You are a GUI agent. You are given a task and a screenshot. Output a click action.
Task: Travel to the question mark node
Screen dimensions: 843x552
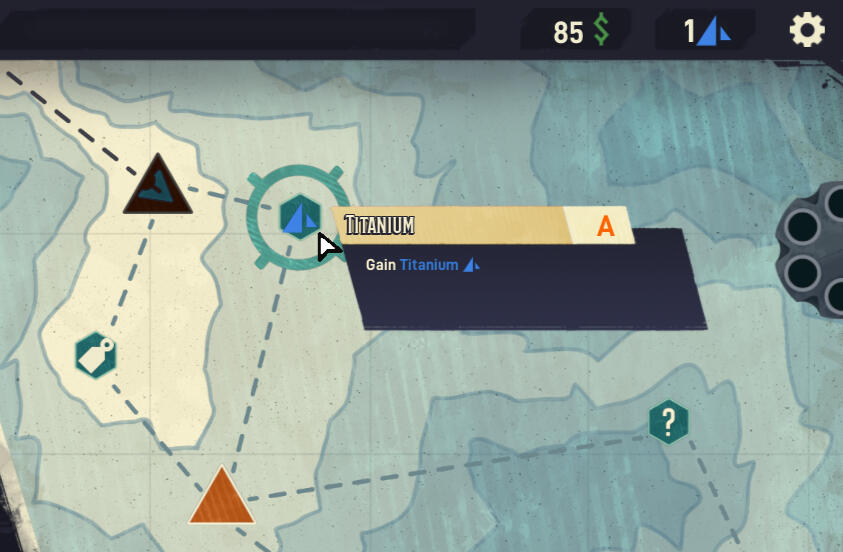(668, 421)
